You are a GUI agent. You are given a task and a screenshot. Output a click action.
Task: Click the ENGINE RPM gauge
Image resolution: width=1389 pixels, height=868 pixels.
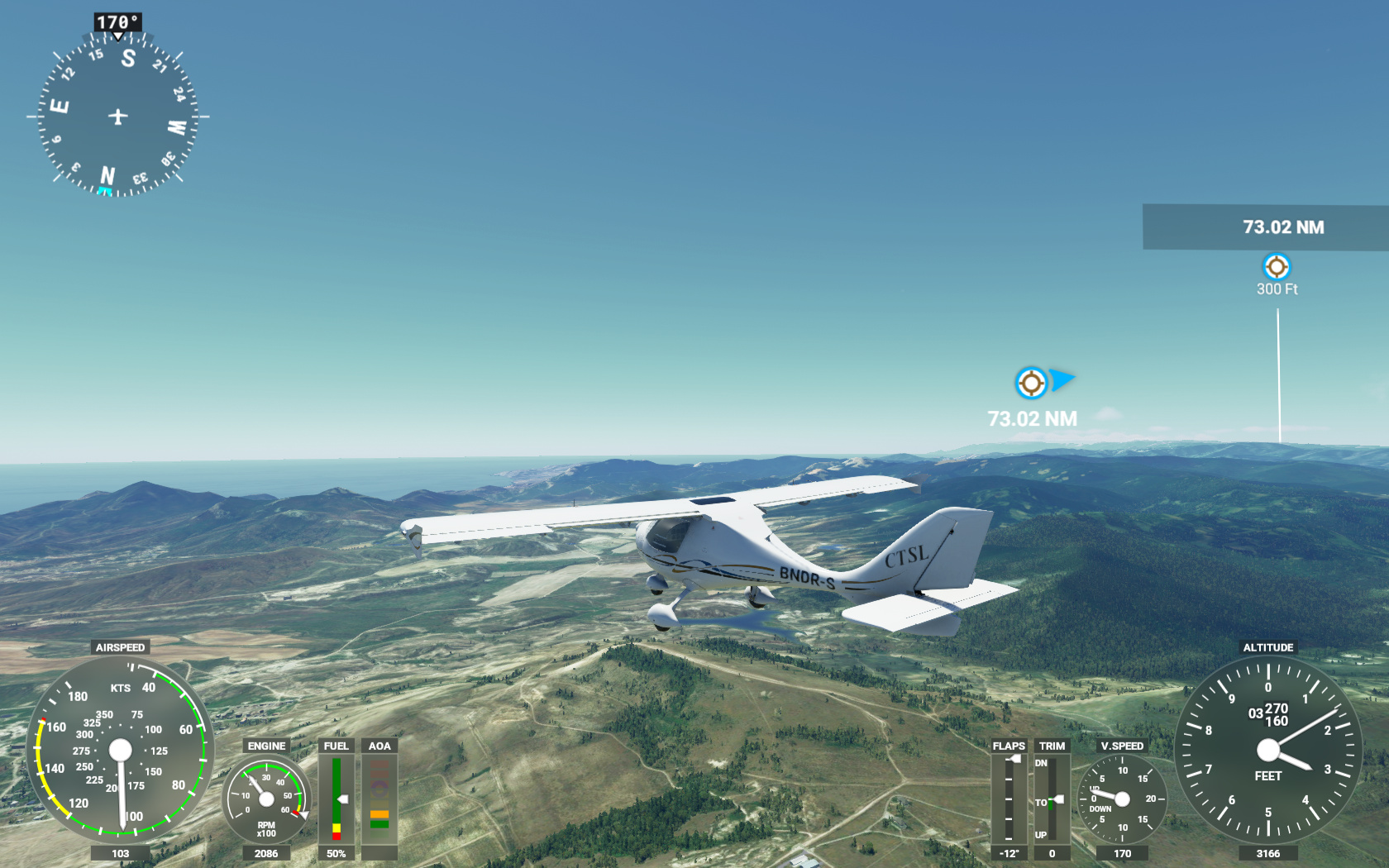(x=266, y=798)
